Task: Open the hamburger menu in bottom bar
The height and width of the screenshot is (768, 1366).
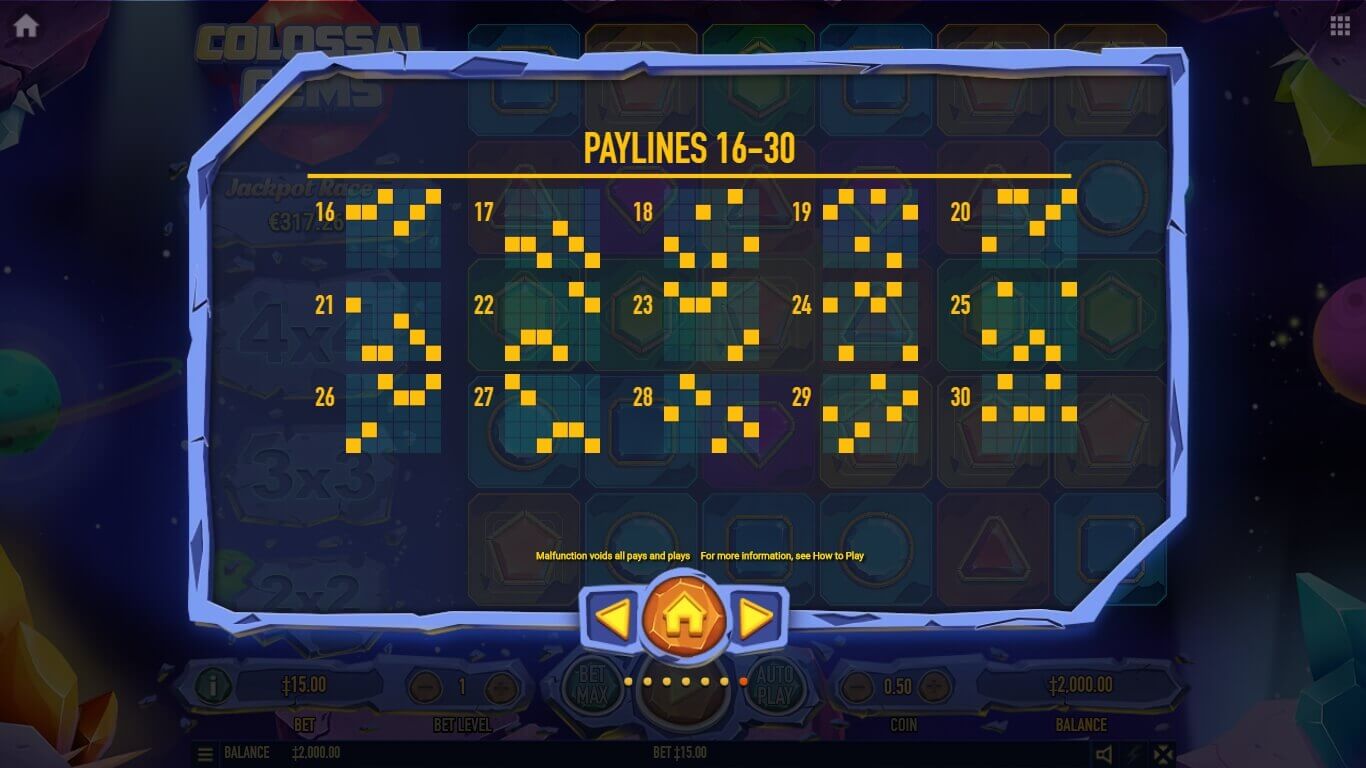Action: (204, 753)
